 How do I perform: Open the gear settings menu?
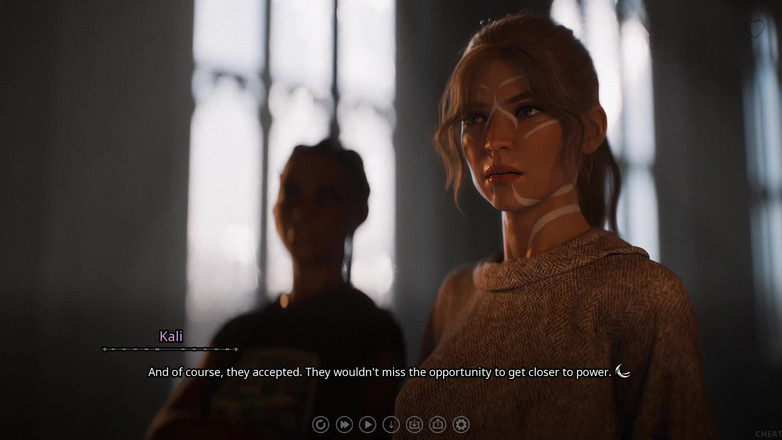click(461, 425)
